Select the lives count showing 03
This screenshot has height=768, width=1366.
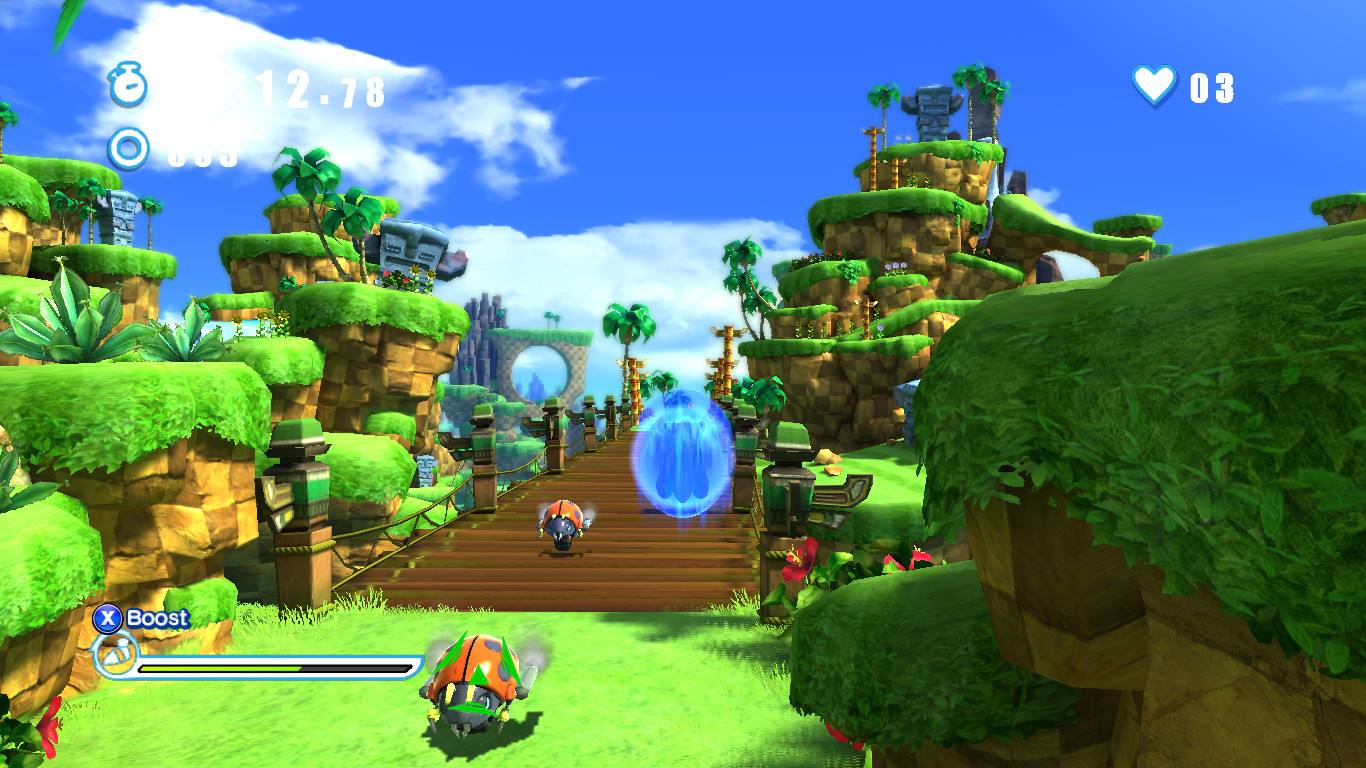click(x=1210, y=88)
